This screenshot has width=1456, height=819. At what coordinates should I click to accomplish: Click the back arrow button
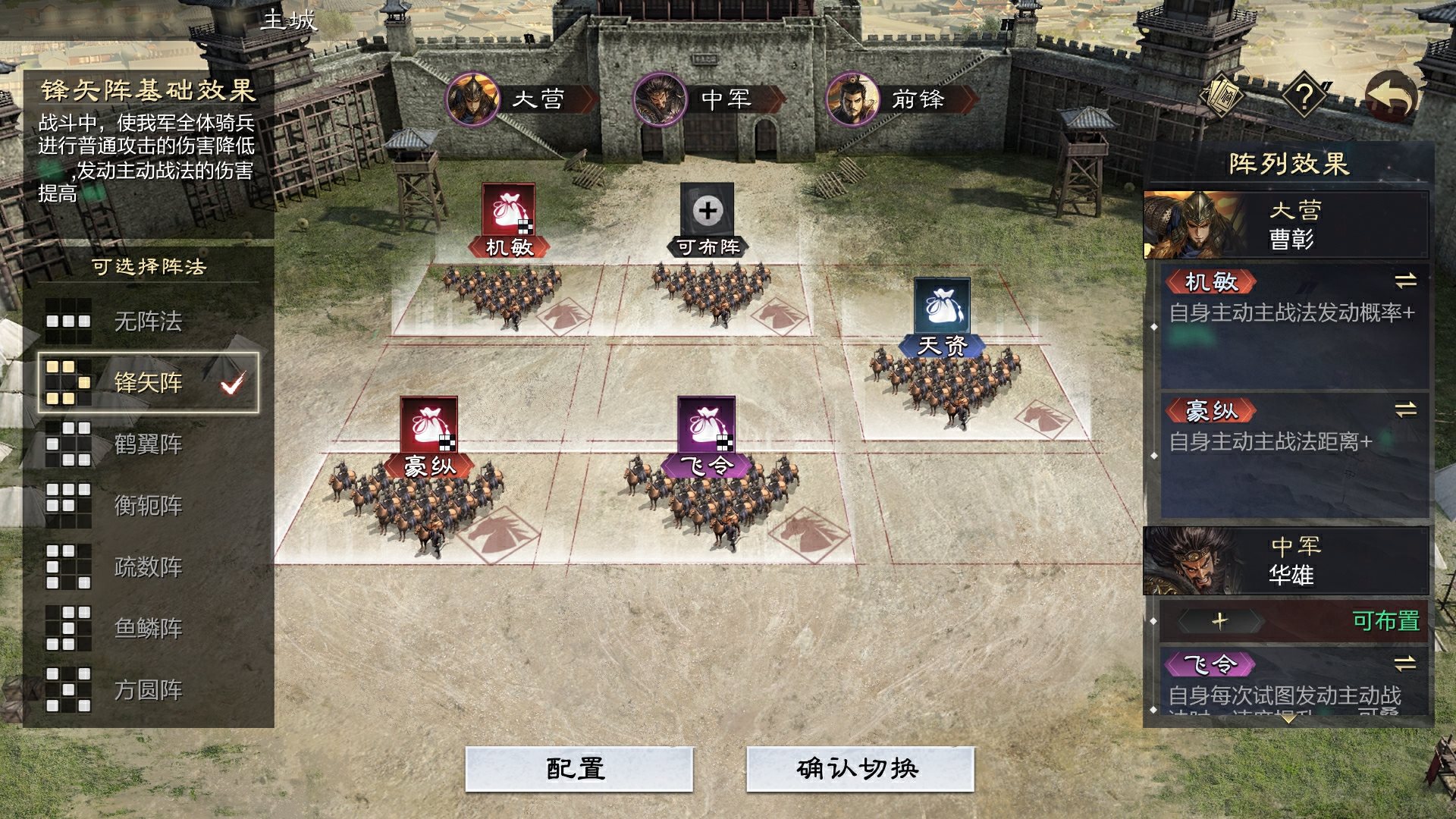[1391, 97]
